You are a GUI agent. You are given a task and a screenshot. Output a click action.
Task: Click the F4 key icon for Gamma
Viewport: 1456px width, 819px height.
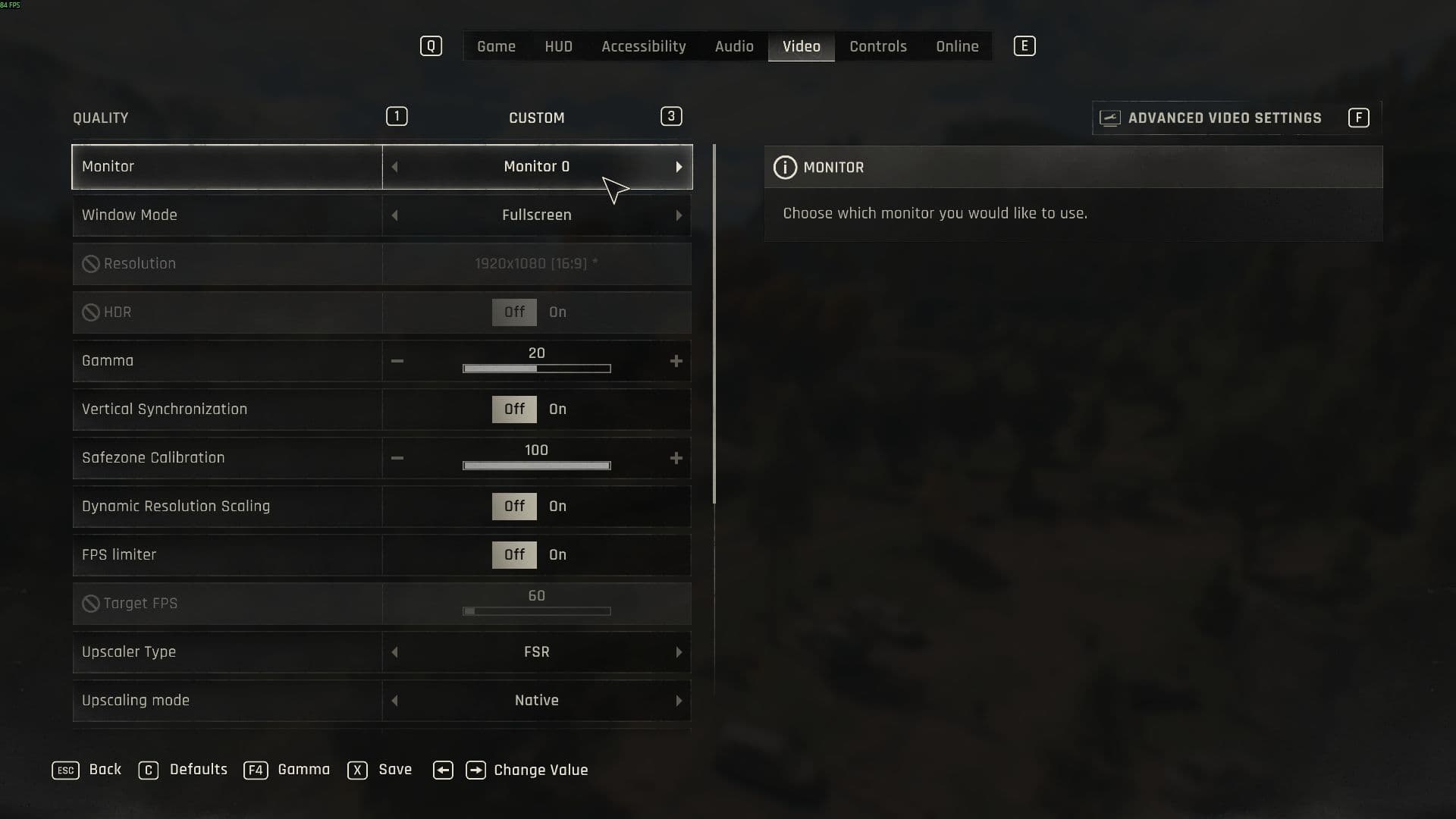(256, 770)
